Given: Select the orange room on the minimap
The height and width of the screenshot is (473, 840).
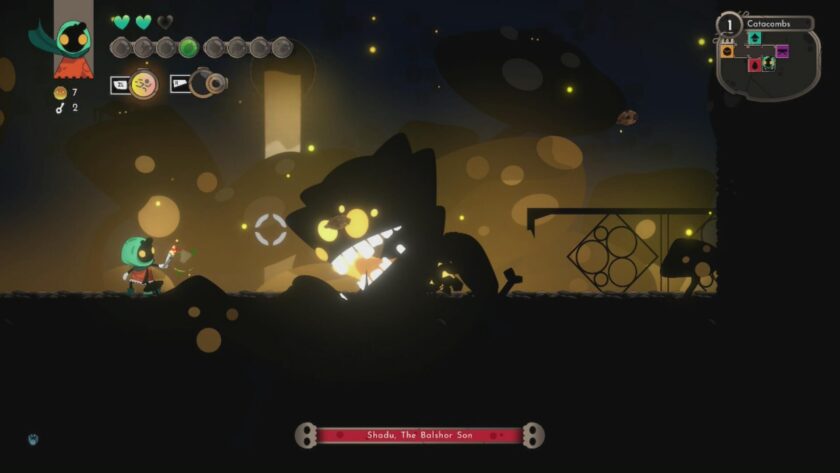Looking at the screenshot, I should pyautogui.click(x=727, y=51).
